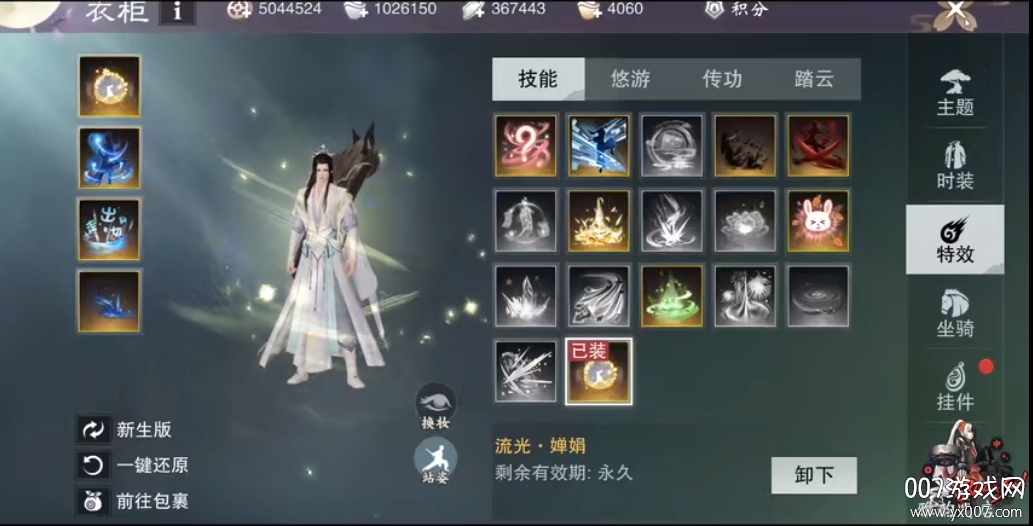Image resolution: width=1033 pixels, height=526 pixels.
Task: Tap the 换妆 makeup button
Action: [436, 405]
